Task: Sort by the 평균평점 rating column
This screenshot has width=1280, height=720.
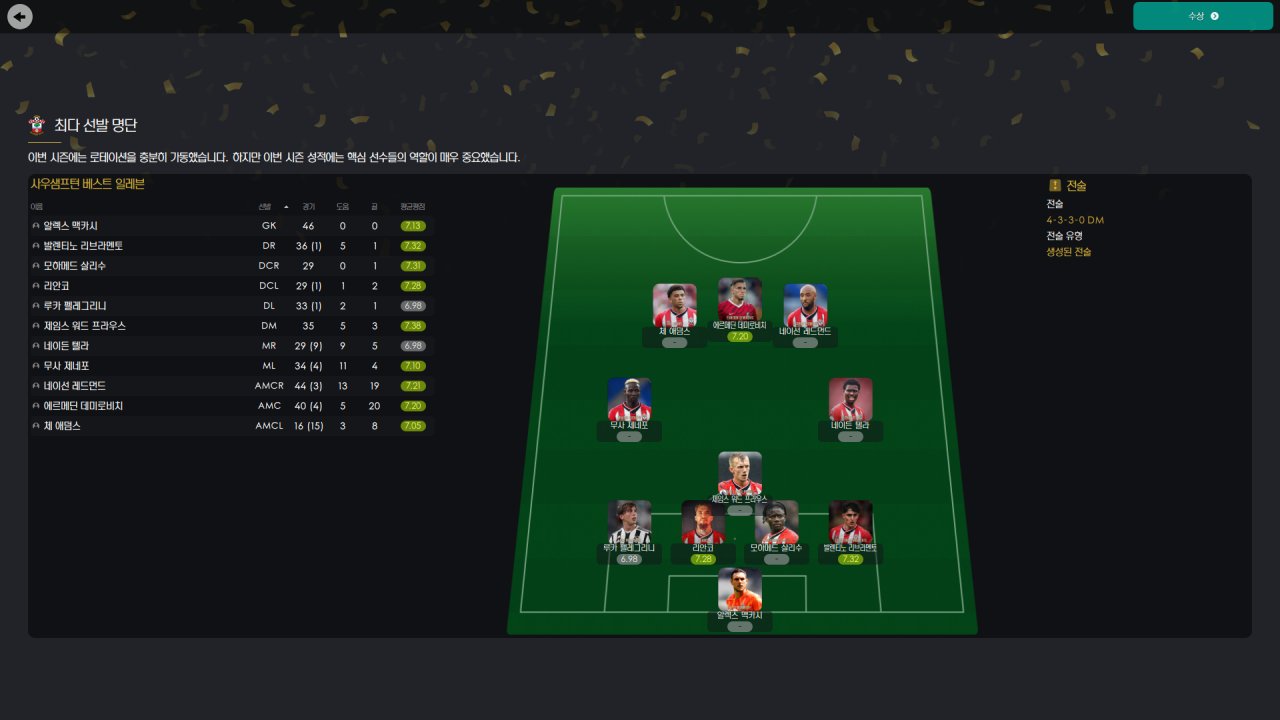Action: point(412,206)
